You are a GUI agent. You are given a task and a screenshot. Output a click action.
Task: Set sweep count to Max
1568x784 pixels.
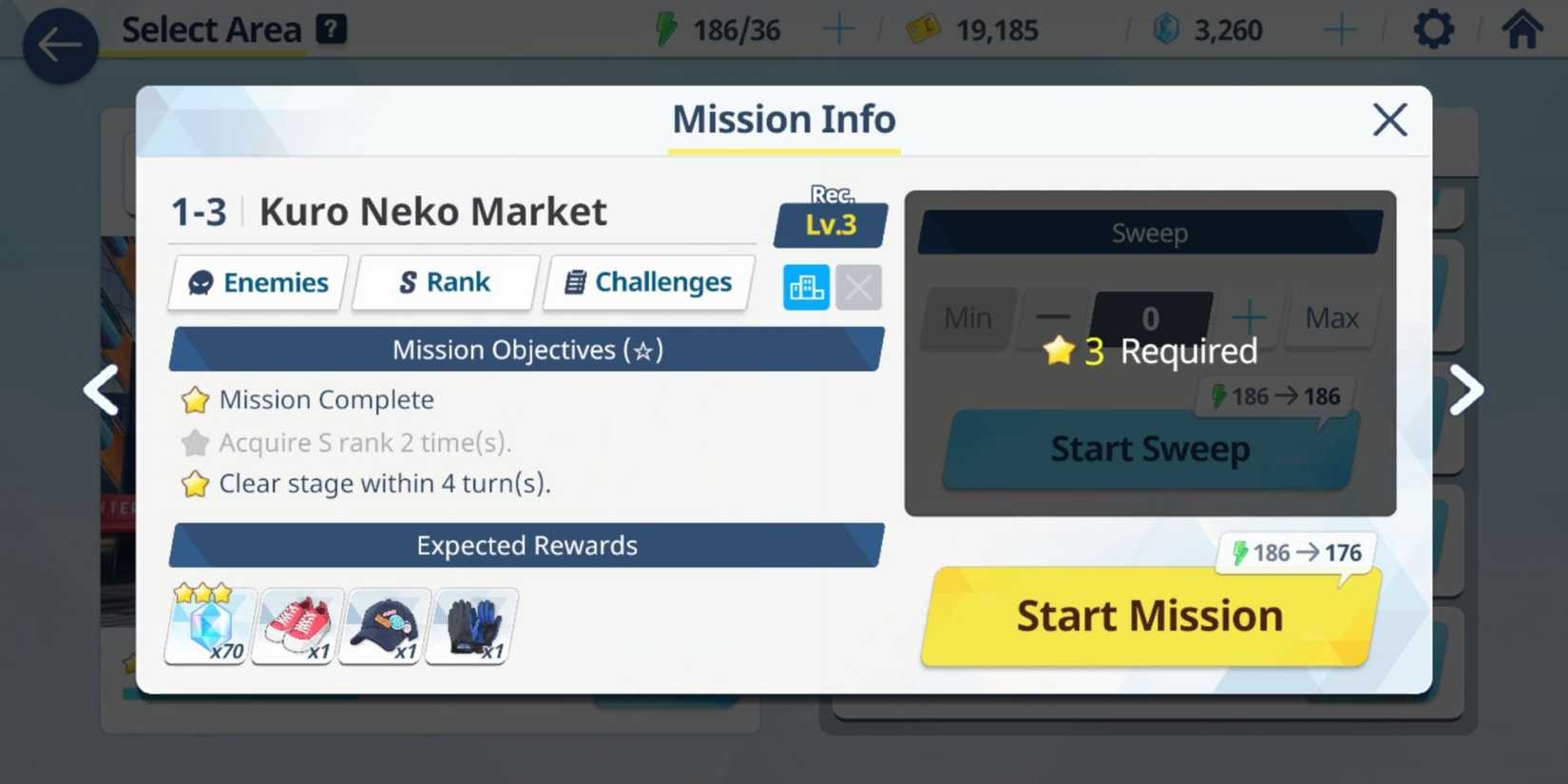click(x=1331, y=318)
